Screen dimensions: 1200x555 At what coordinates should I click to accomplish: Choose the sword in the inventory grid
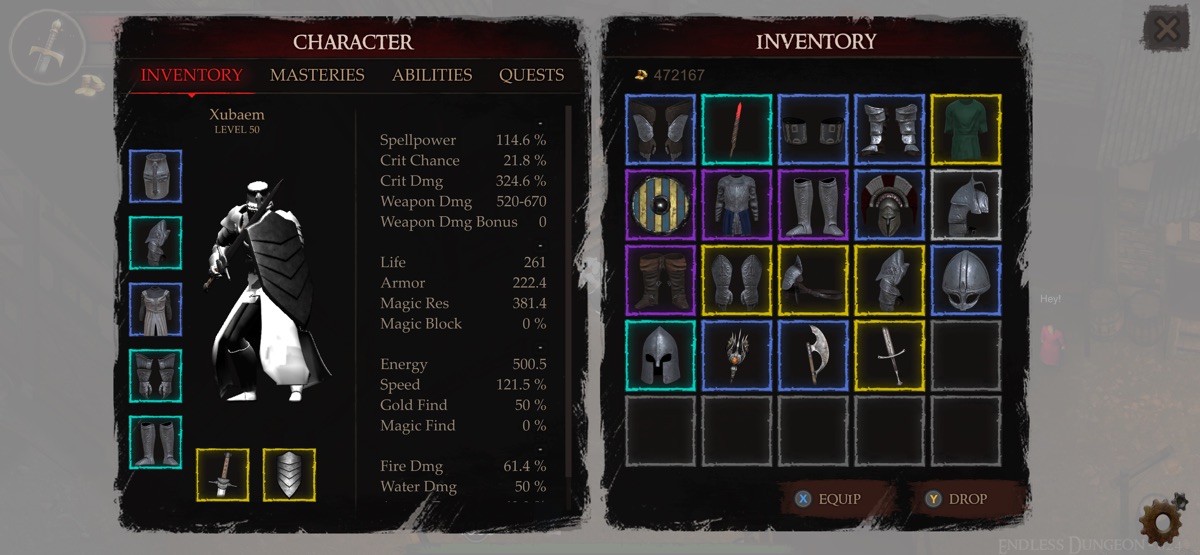889,354
